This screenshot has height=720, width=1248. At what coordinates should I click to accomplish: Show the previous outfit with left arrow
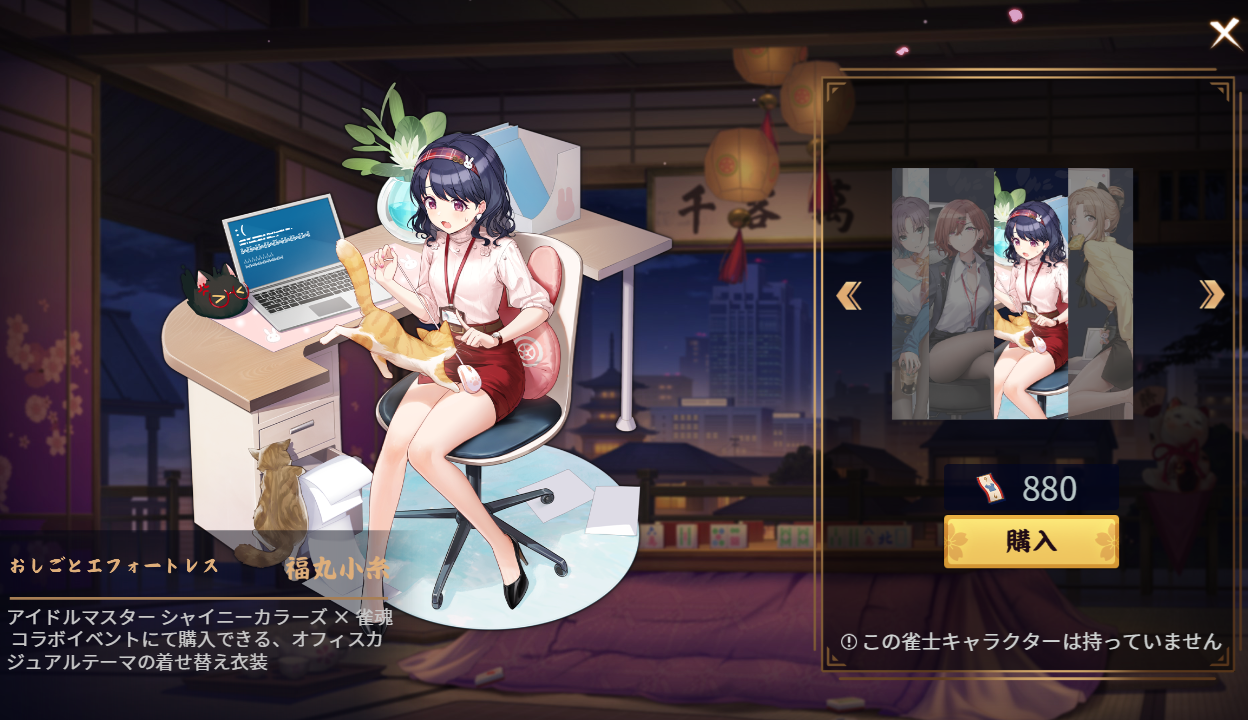tap(849, 295)
